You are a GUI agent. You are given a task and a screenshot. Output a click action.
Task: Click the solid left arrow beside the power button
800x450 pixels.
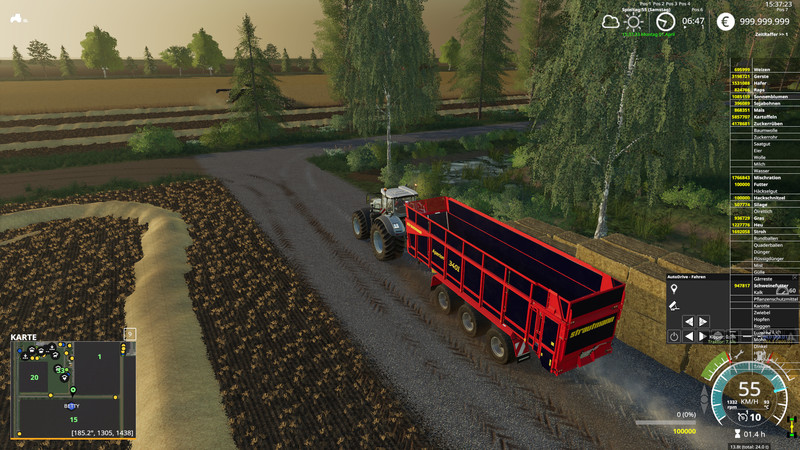click(x=689, y=337)
